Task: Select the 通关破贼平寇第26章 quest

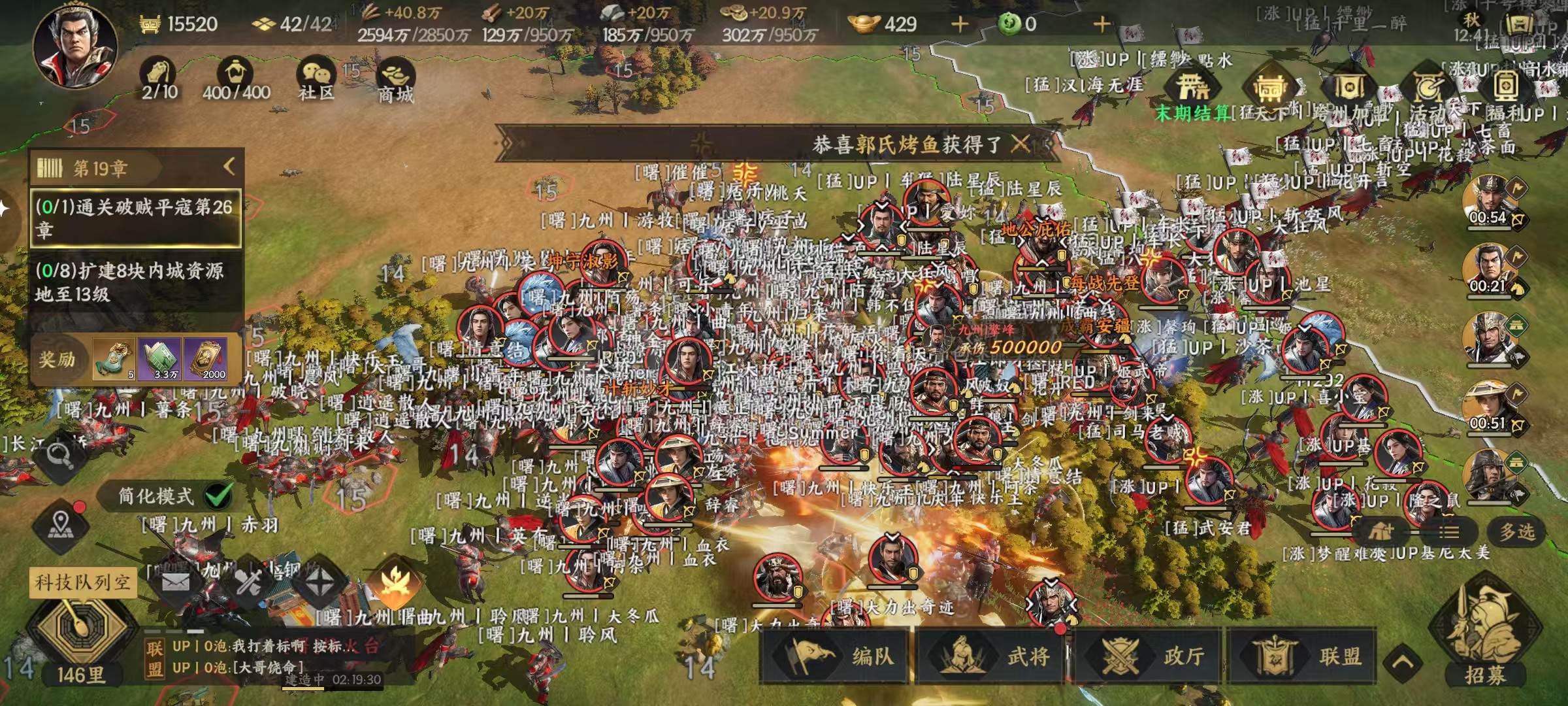Action: pos(136,218)
